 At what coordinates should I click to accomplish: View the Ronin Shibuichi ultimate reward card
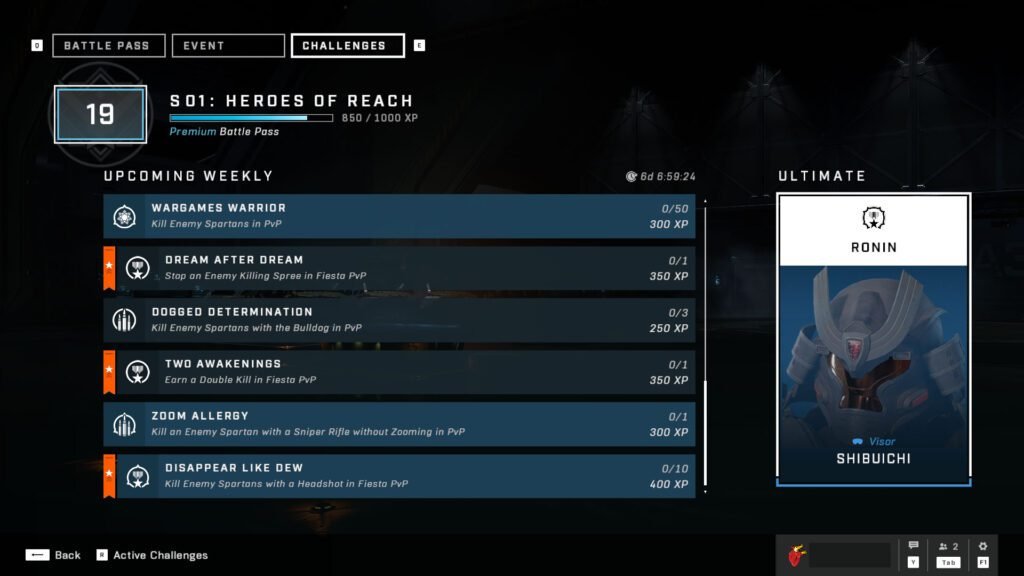click(873, 340)
